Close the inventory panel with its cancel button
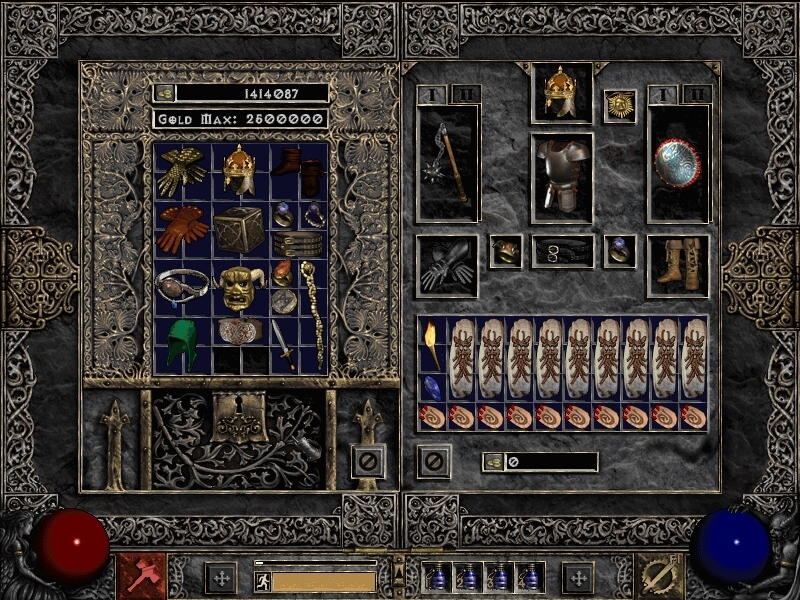This screenshot has height=600, width=800. coord(434,461)
